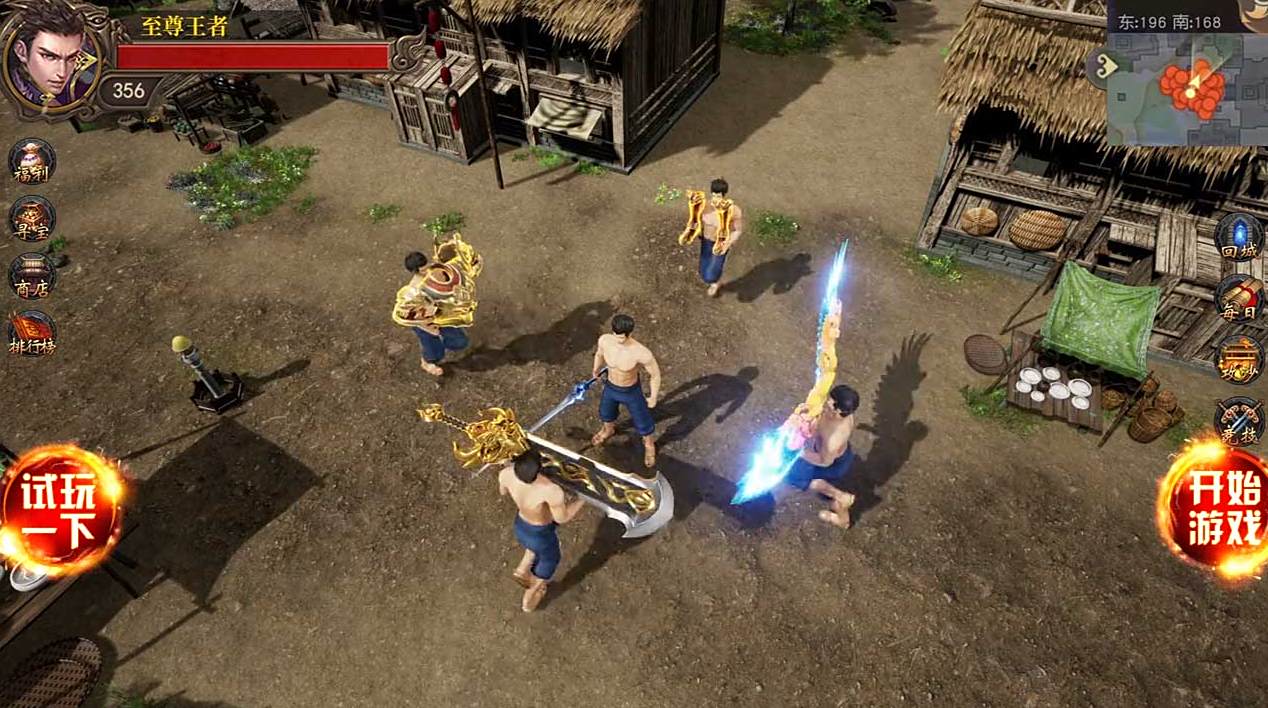The width and height of the screenshot is (1268, 708).
Task: Click the 开始游戏 start game button
Action: (1216, 508)
